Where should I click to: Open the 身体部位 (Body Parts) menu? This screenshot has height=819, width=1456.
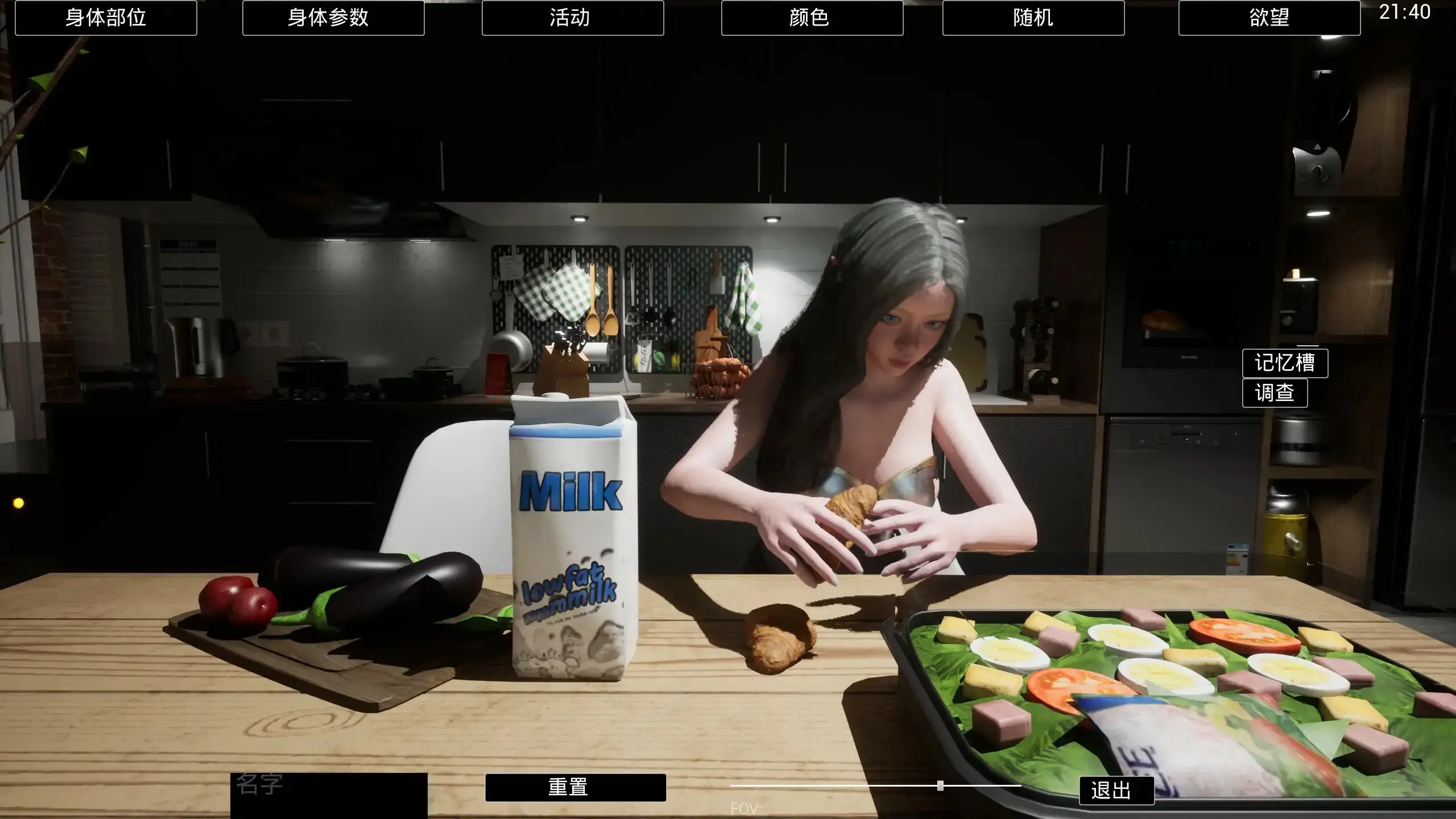[106, 18]
